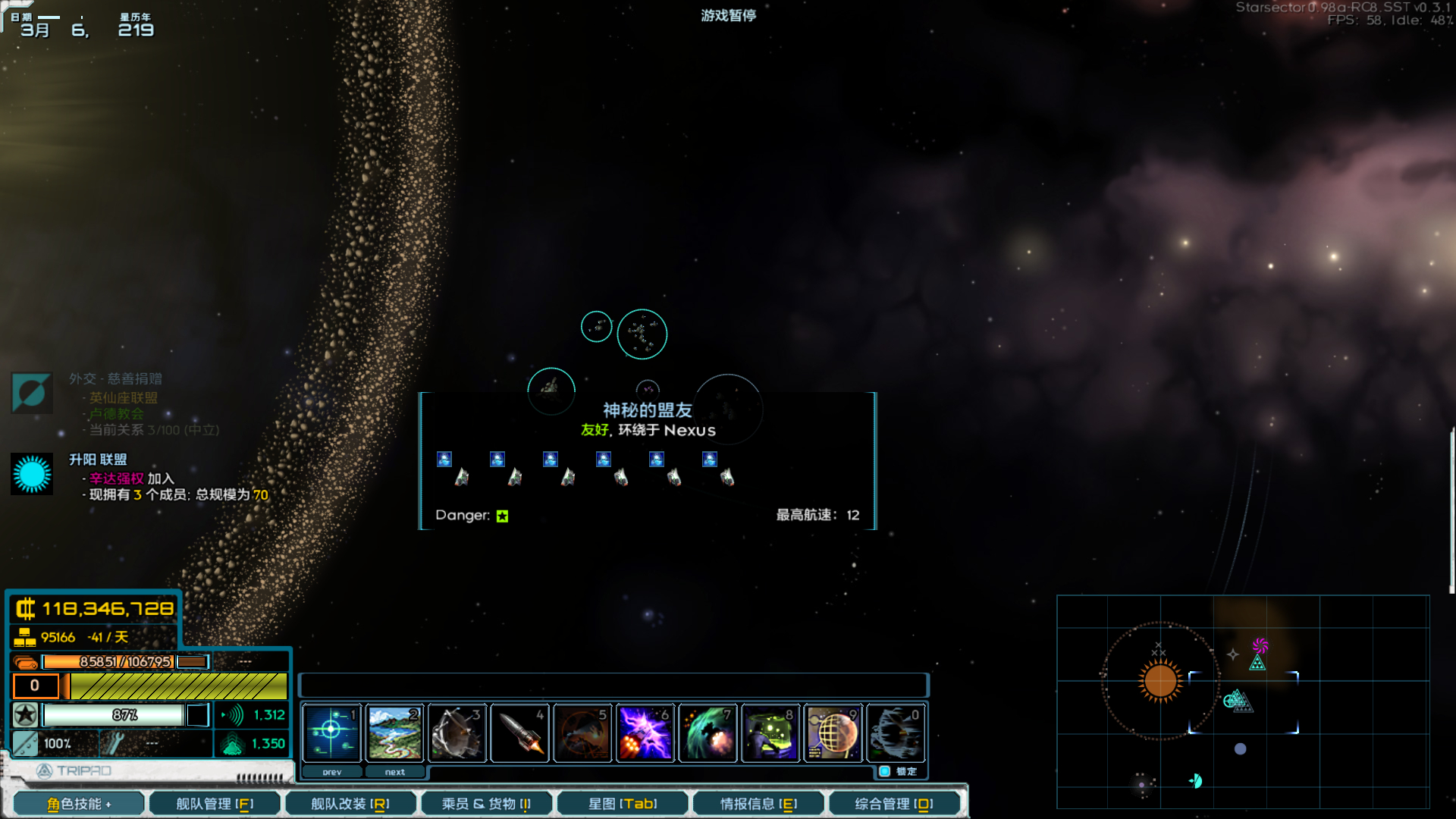Switch to the next ability bar
This screenshot has width=1456, height=819.
coord(394,772)
